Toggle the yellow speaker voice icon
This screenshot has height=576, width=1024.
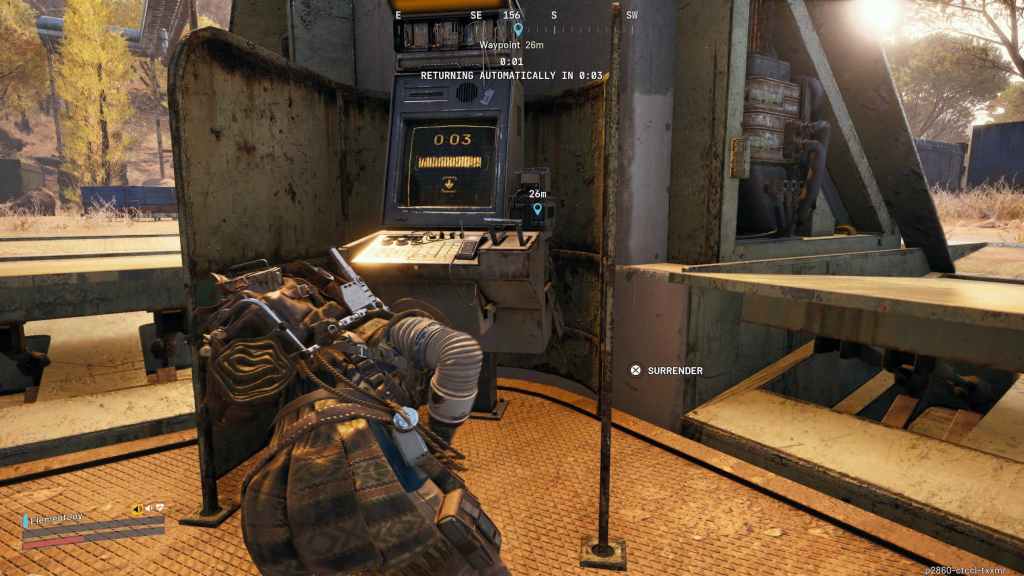(137, 509)
